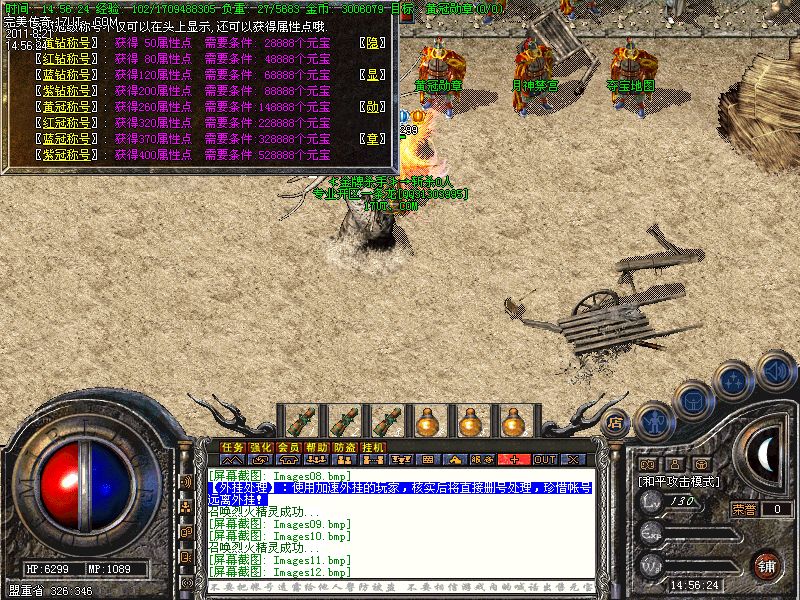Open the 挂机 auto-play tab

click(x=372, y=447)
